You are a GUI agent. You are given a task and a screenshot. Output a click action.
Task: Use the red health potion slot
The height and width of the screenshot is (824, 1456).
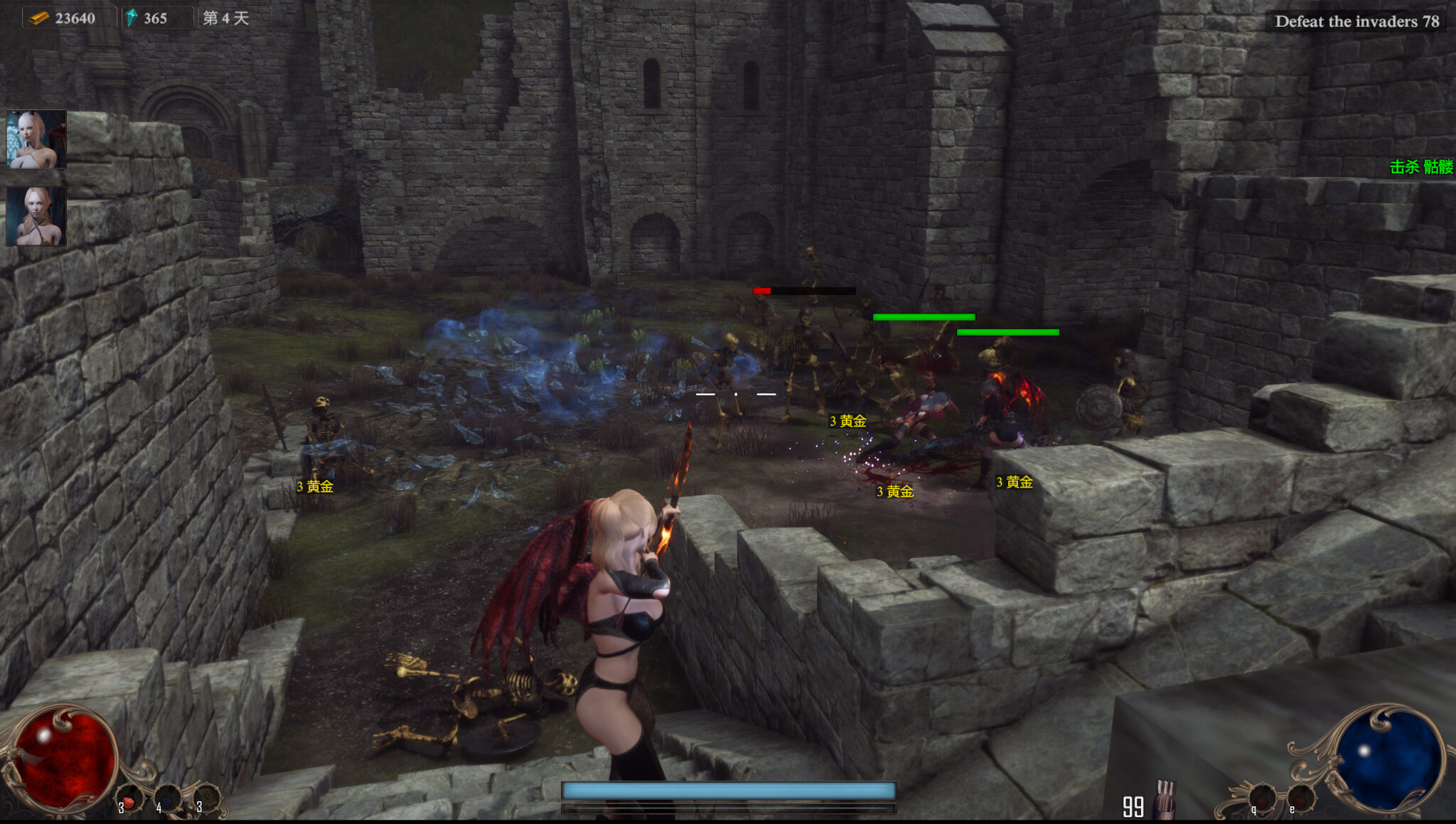click(130, 798)
